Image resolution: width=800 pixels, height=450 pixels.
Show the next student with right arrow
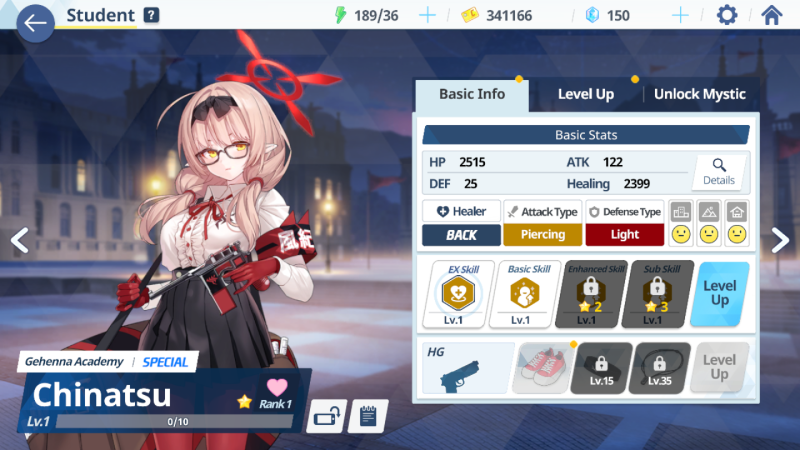(x=780, y=240)
